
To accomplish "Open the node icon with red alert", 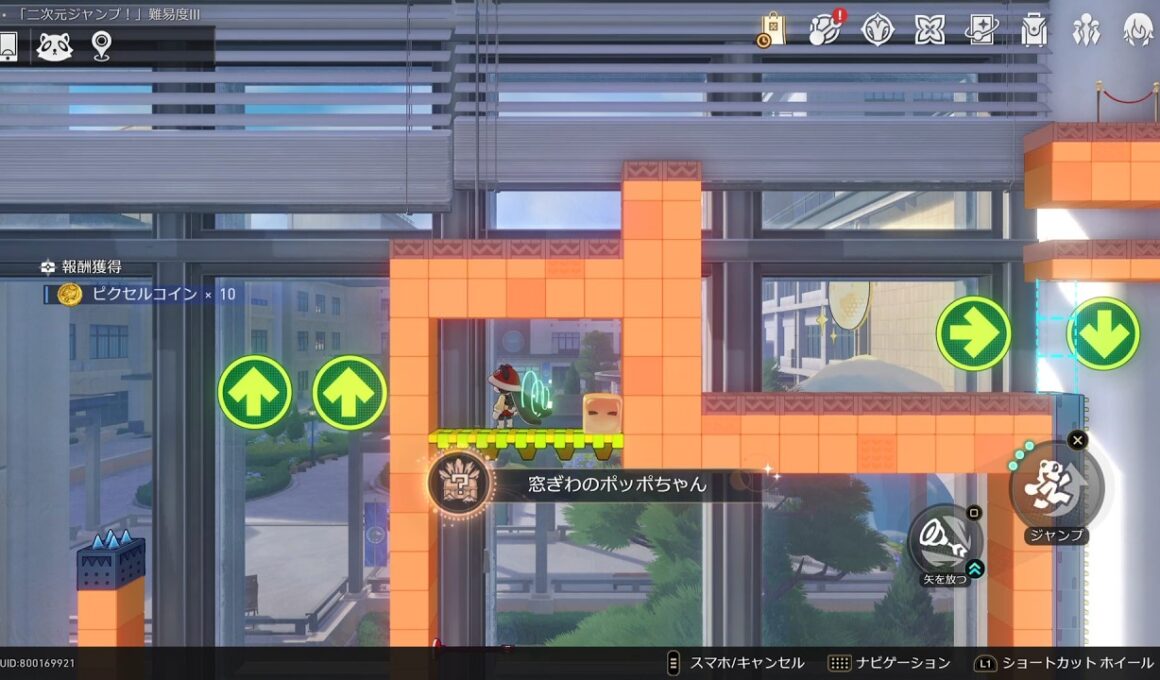I will pyautogui.click(x=825, y=29).
